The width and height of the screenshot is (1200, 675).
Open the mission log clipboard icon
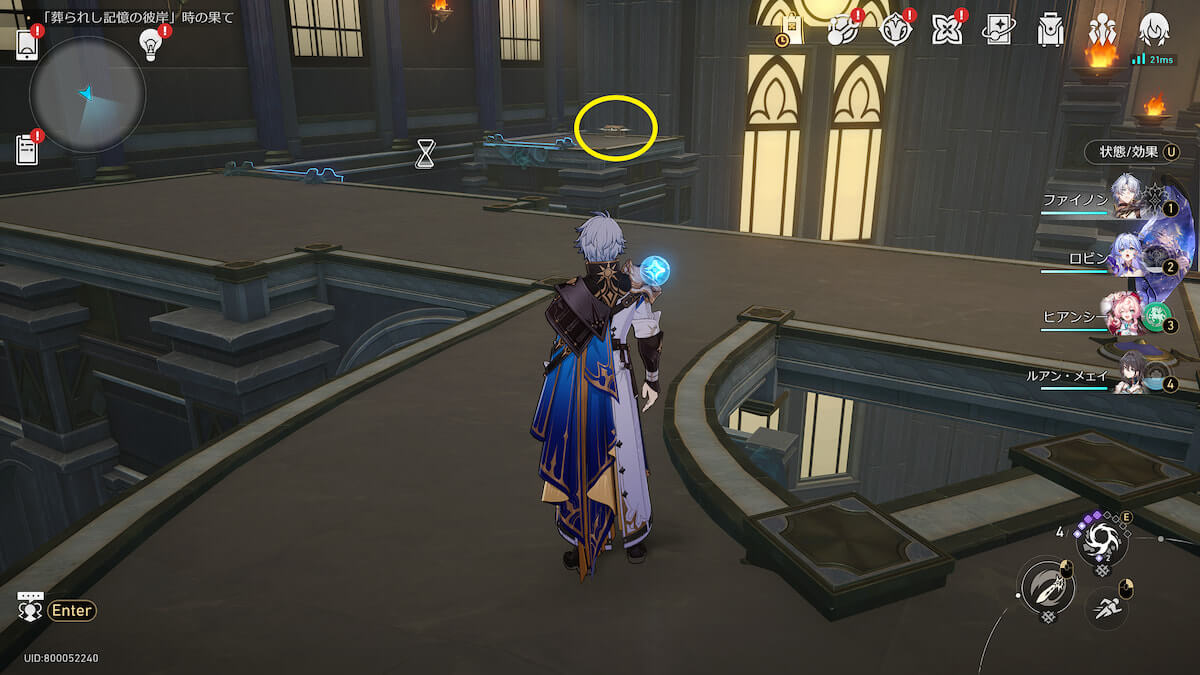click(x=27, y=149)
